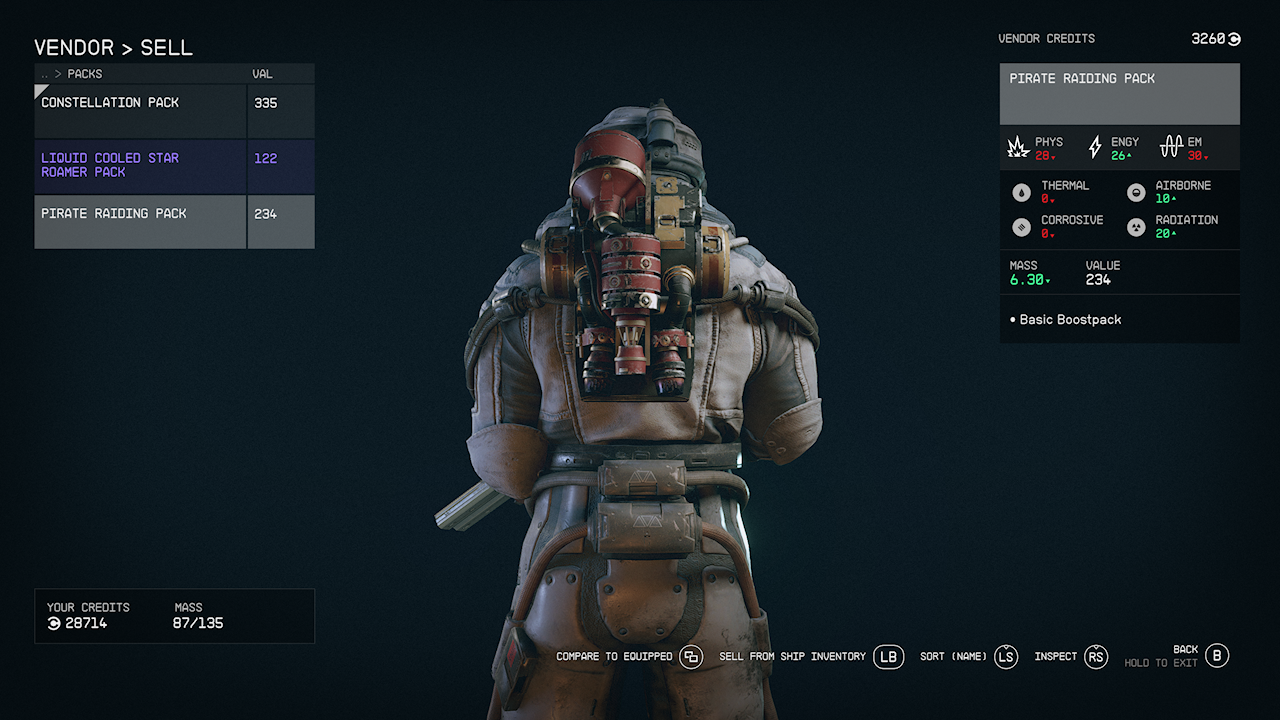Image resolution: width=1280 pixels, height=720 pixels.
Task: Select the Airborne resistance icon
Action: pyautogui.click(x=1135, y=191)
